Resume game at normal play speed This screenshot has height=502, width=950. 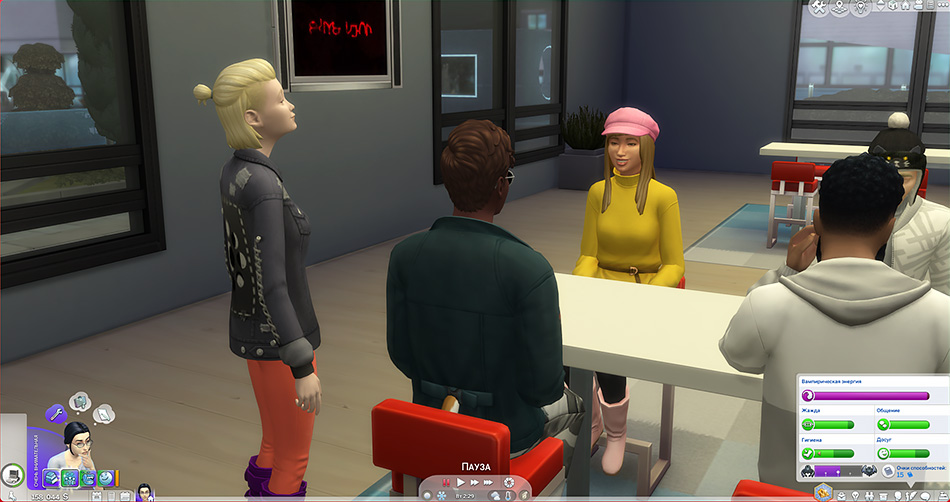coord(461,483)
